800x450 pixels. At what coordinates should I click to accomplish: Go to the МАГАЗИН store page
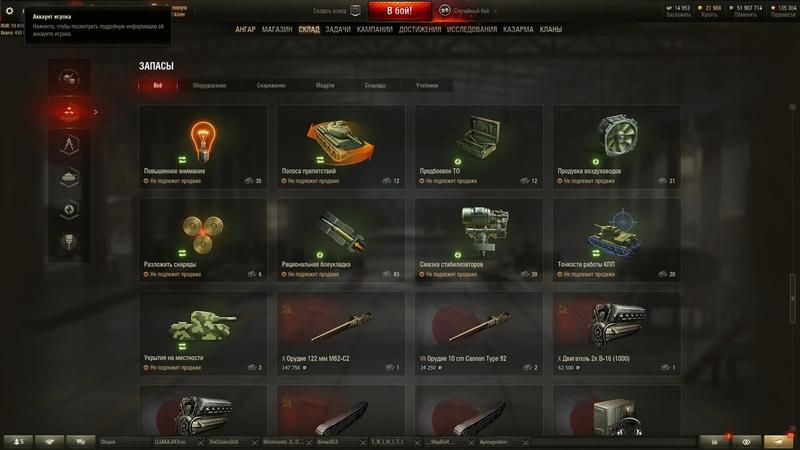pyautogui.click(x=277, y=30)
